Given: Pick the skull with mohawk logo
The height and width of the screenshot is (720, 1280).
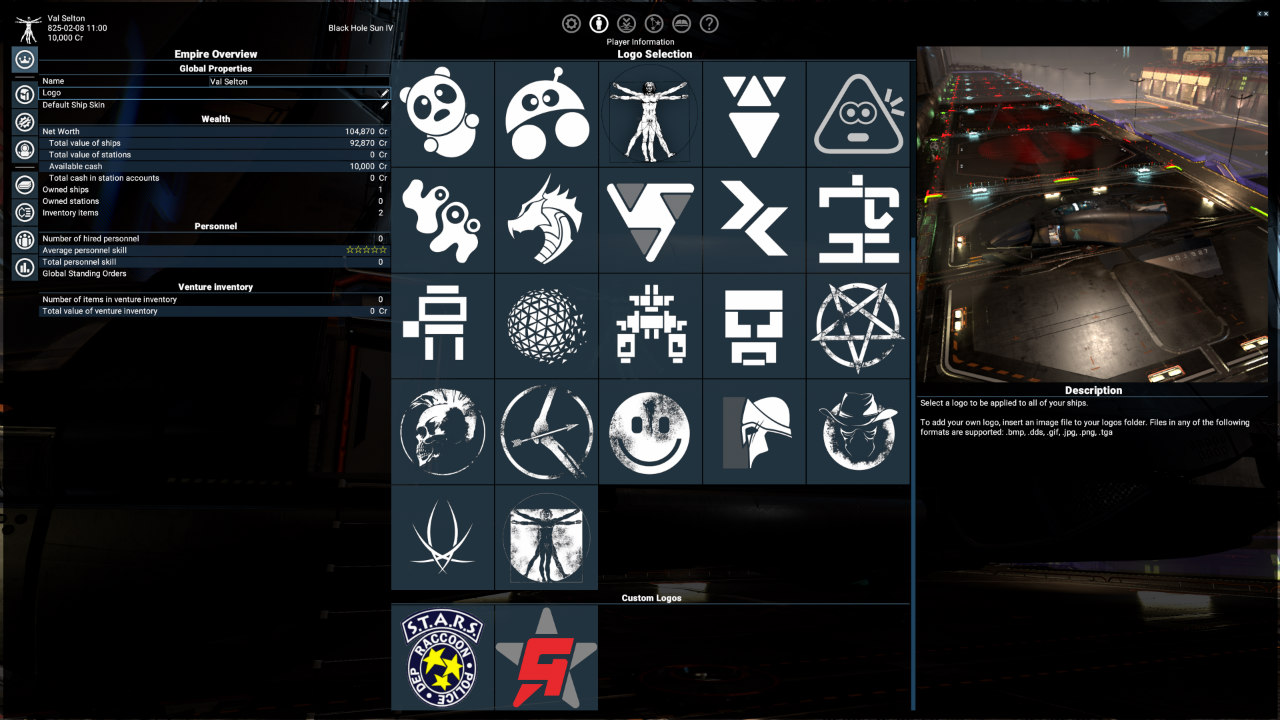Looking at the screenshot, I should point(441,433).
